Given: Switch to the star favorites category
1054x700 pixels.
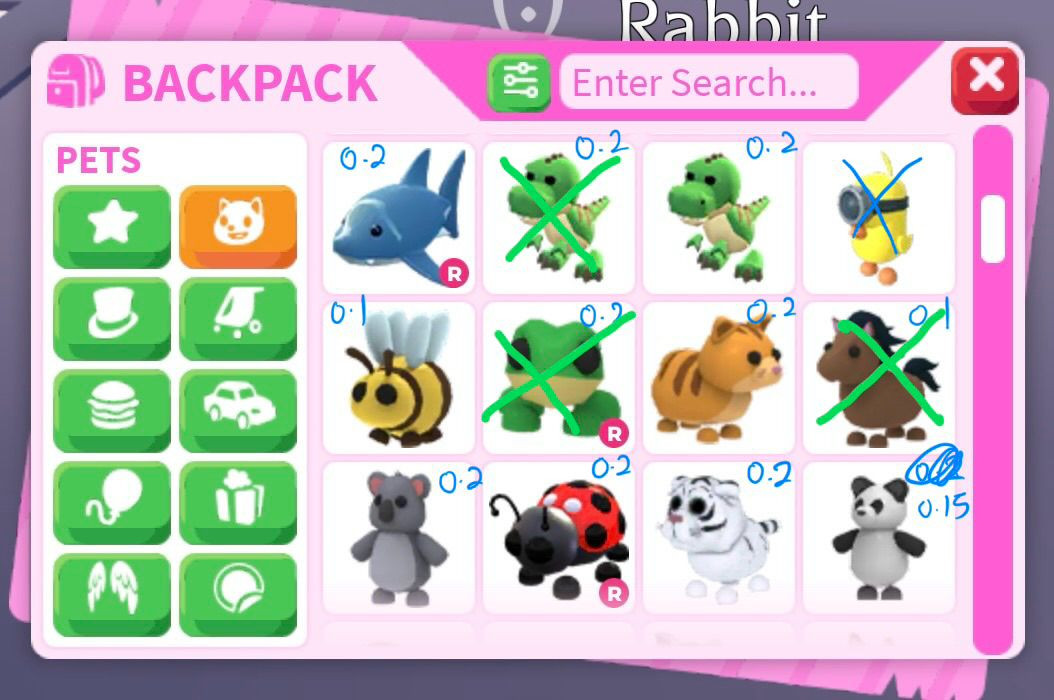Looking at the screenshot, I should (111, 226).
